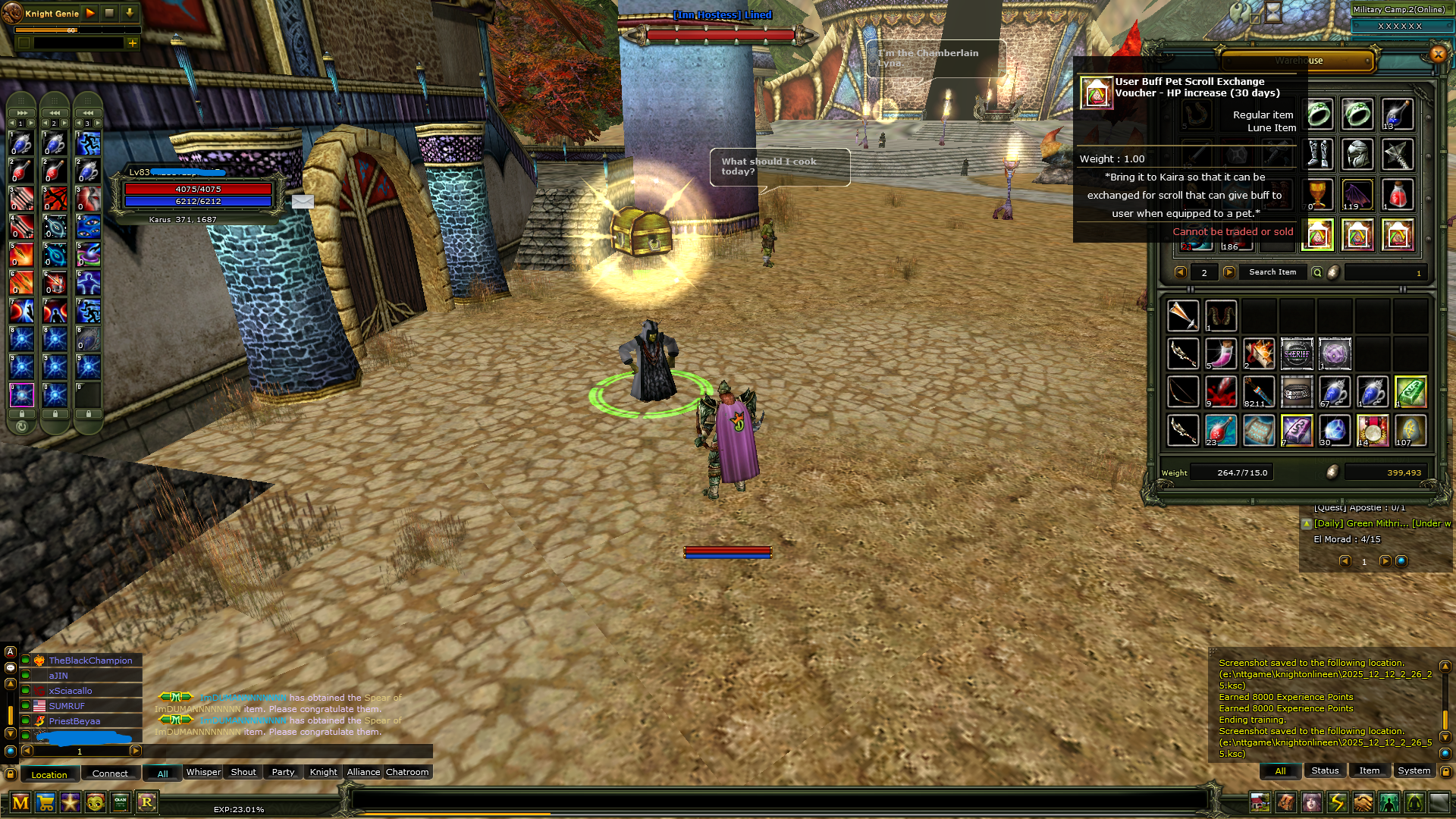The width and height of the screenshot is (1456, 819).
Task: Activate the lightning bolt skill menu icon
Action: (x=1337, y=802)
